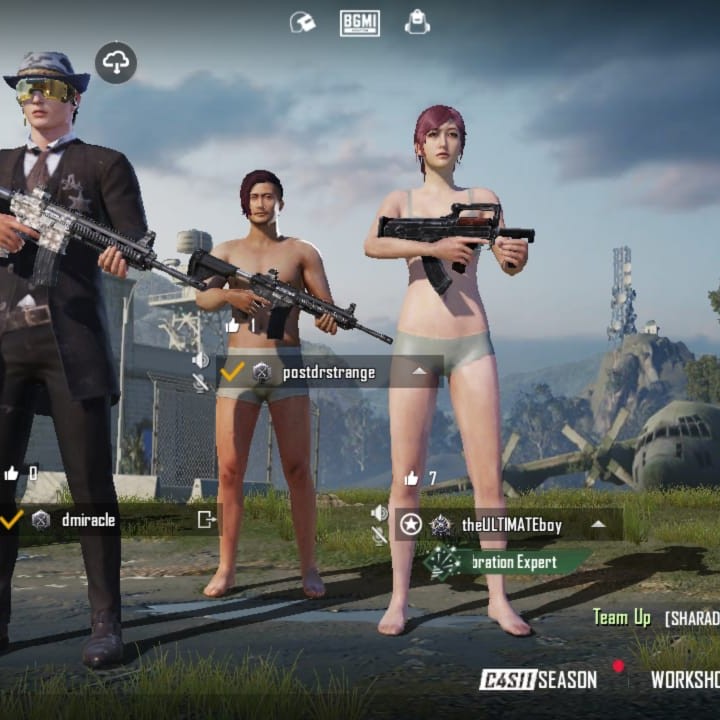Give a like to dmiracle

pyautogui.click(x=12, y=473)
